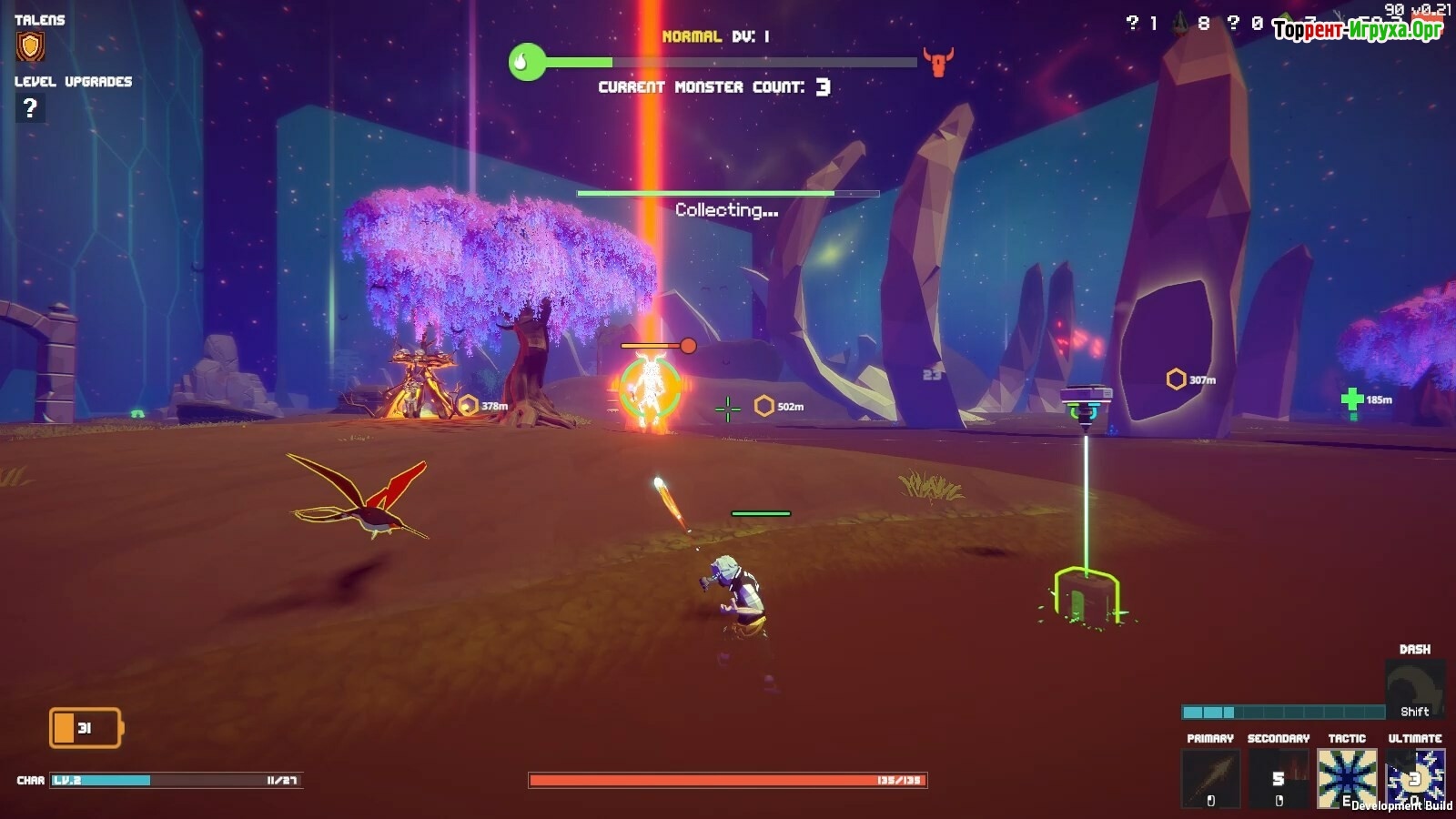The height and width of the screenshot is (819, 1456).
Task: Select the hexagon waypoint marker at 307m
Action: [x=1176, y=379]
